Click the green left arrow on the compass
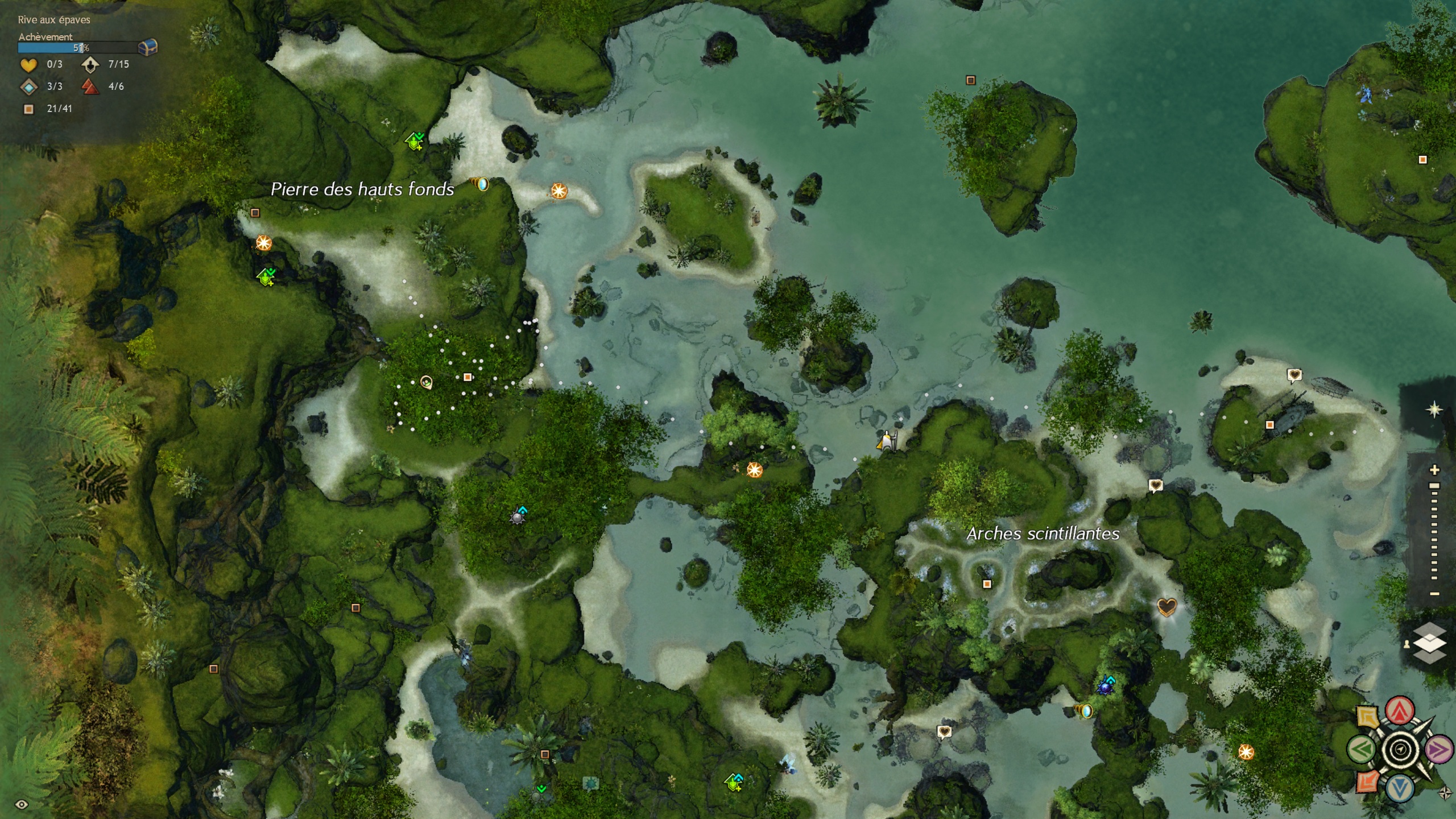The width and height of the screenshot is (1456, 819). point(1362,750)
